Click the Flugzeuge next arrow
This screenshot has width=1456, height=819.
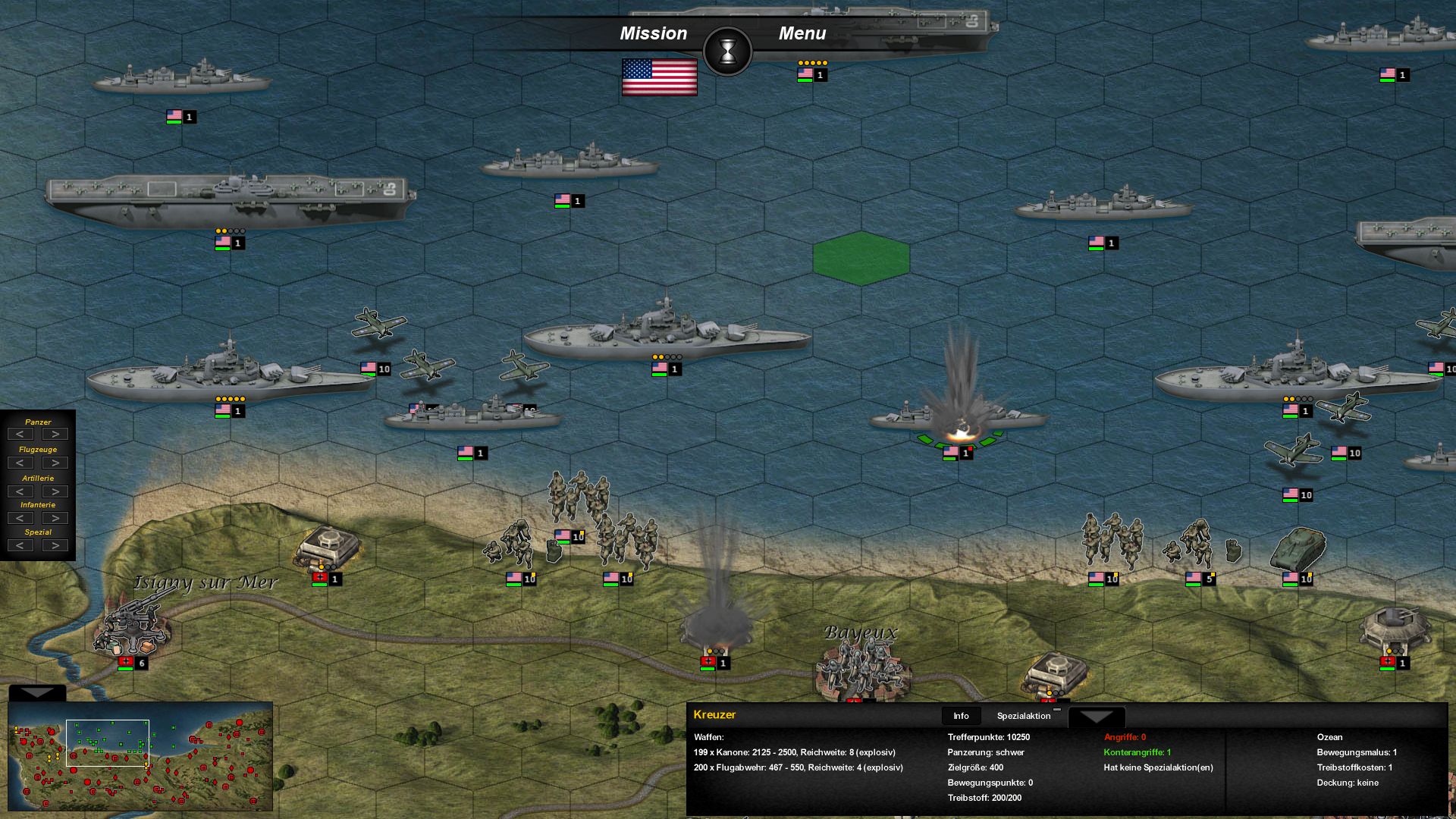pyautogui.click(x=55, y=461)
